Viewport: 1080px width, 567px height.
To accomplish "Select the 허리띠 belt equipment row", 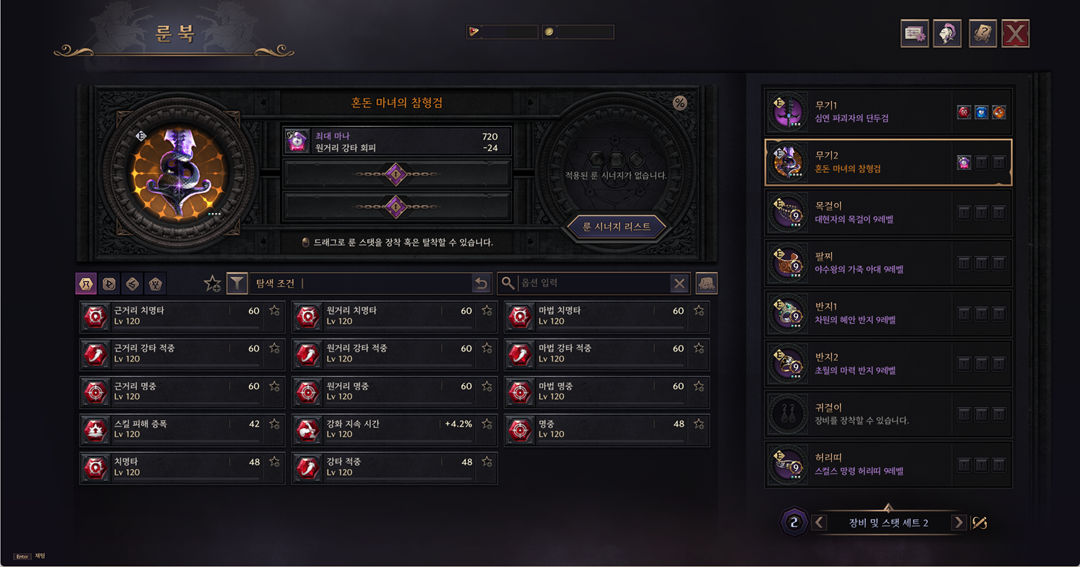I will [888, 464].
